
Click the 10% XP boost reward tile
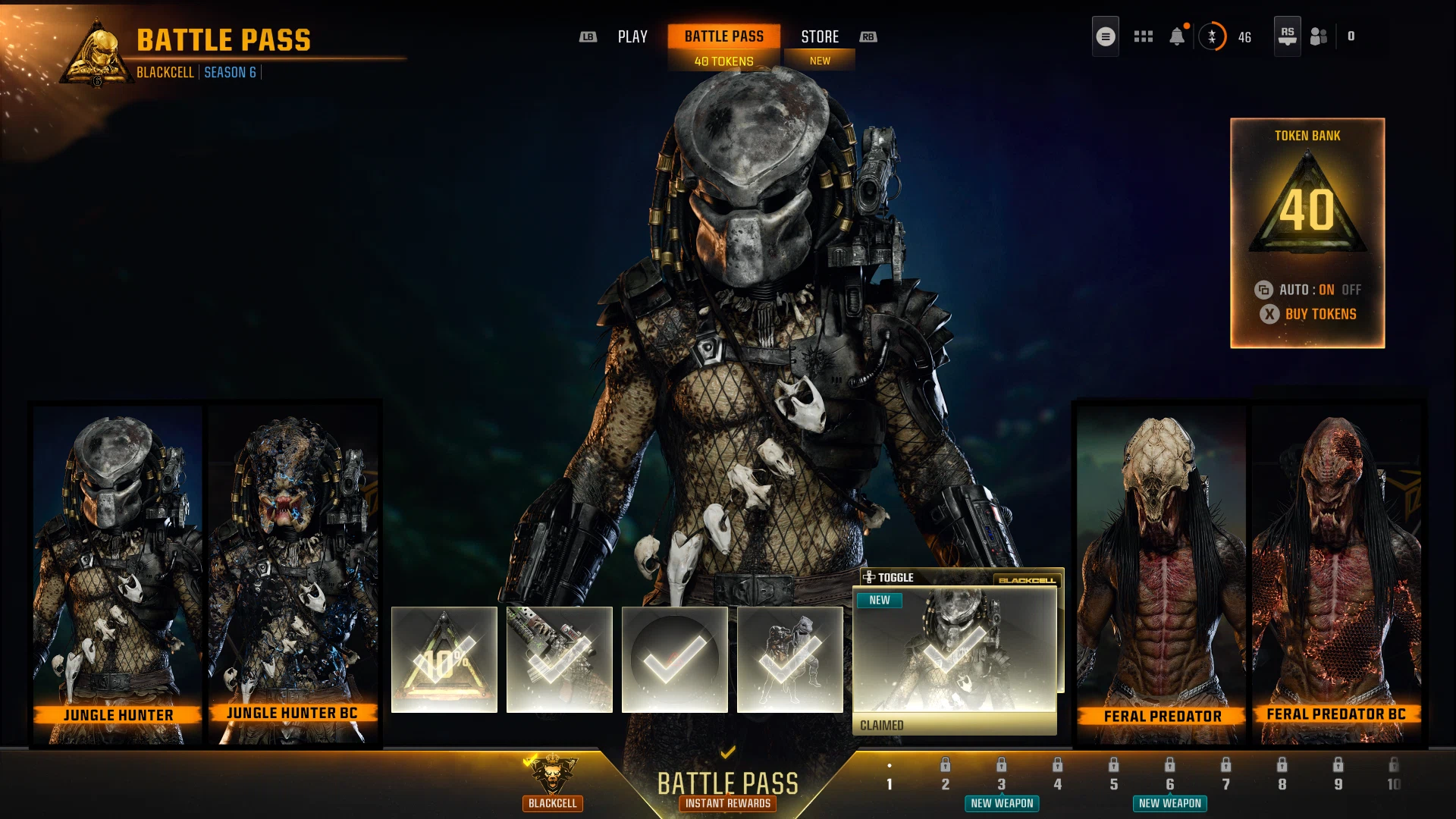tap(444, 659)
